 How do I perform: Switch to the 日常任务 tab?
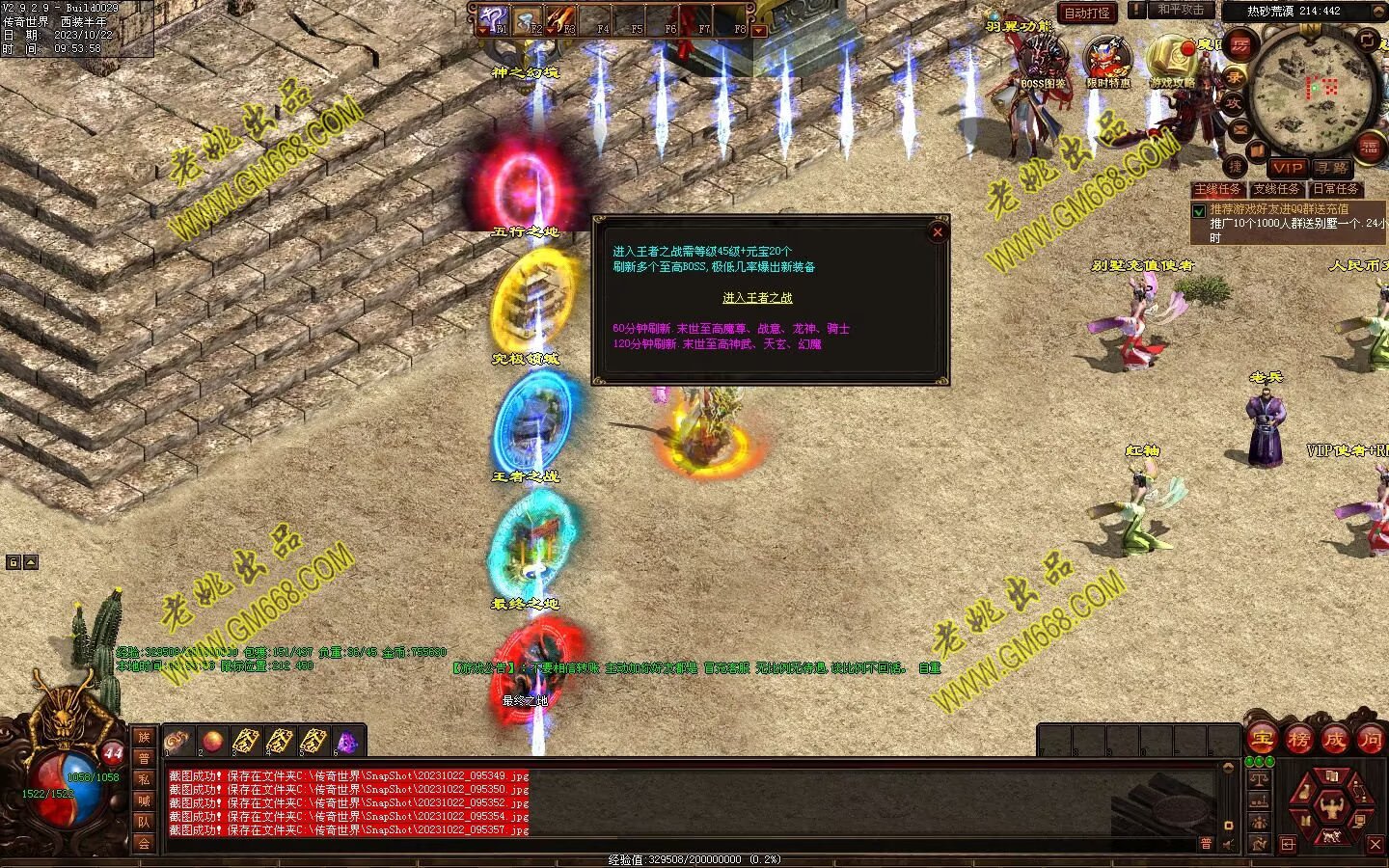1336,189
